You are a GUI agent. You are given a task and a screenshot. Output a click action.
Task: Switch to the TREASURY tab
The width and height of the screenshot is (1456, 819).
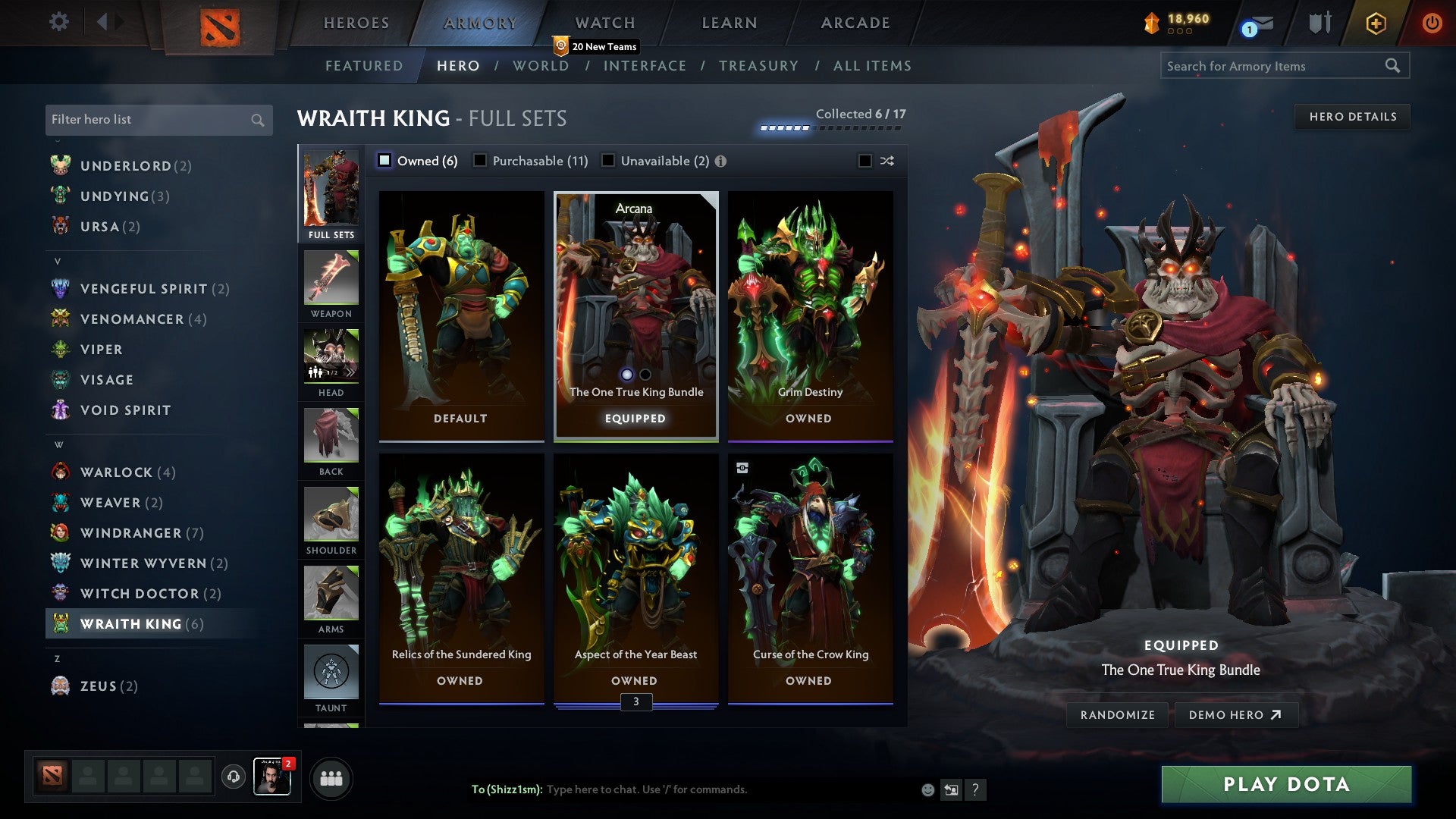tap(758, 66)
